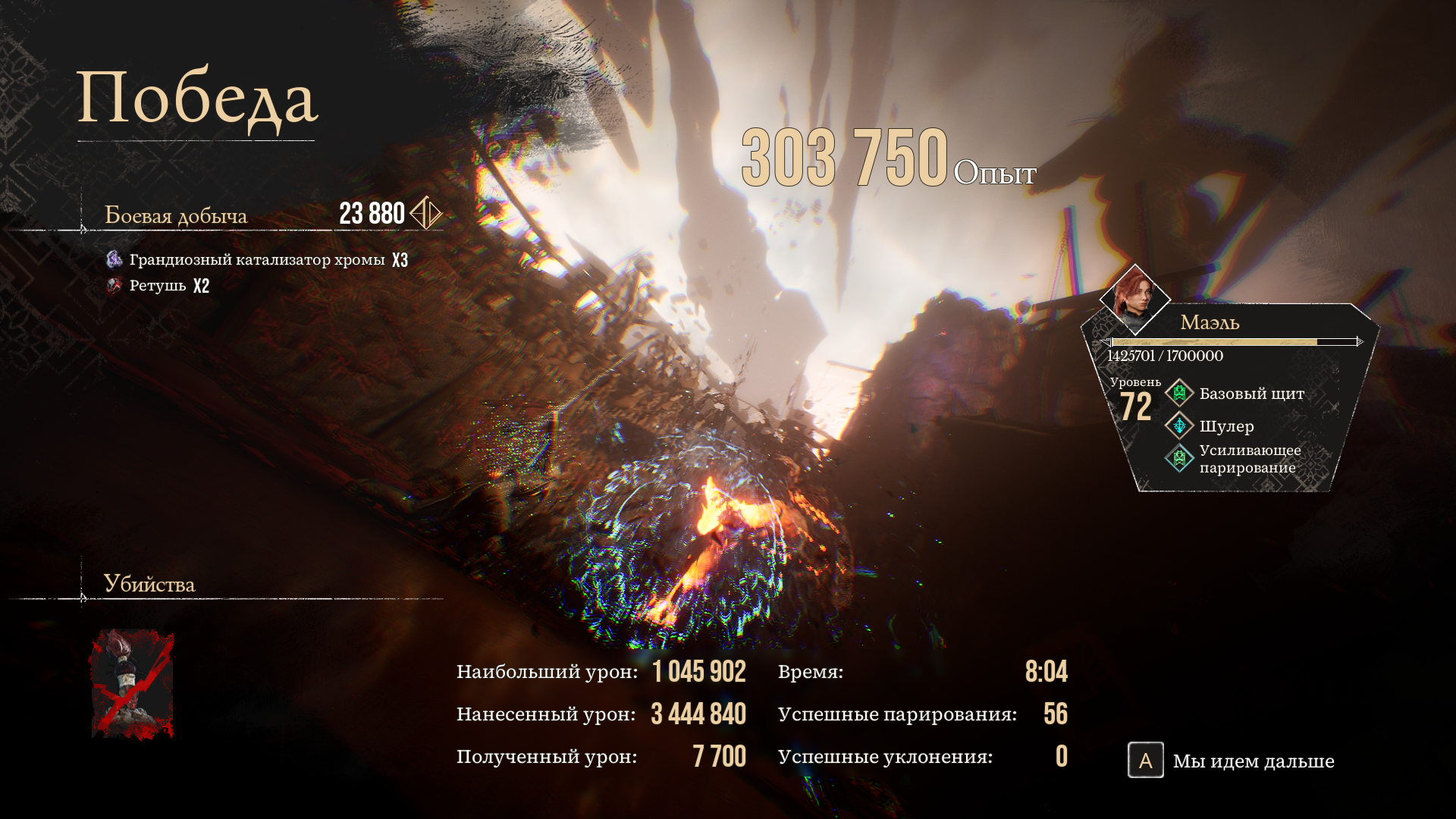The width and height of the screenshot is (1456, 819).
Task: Click the хрома currency icon next to 23 880
Action: 426,214
